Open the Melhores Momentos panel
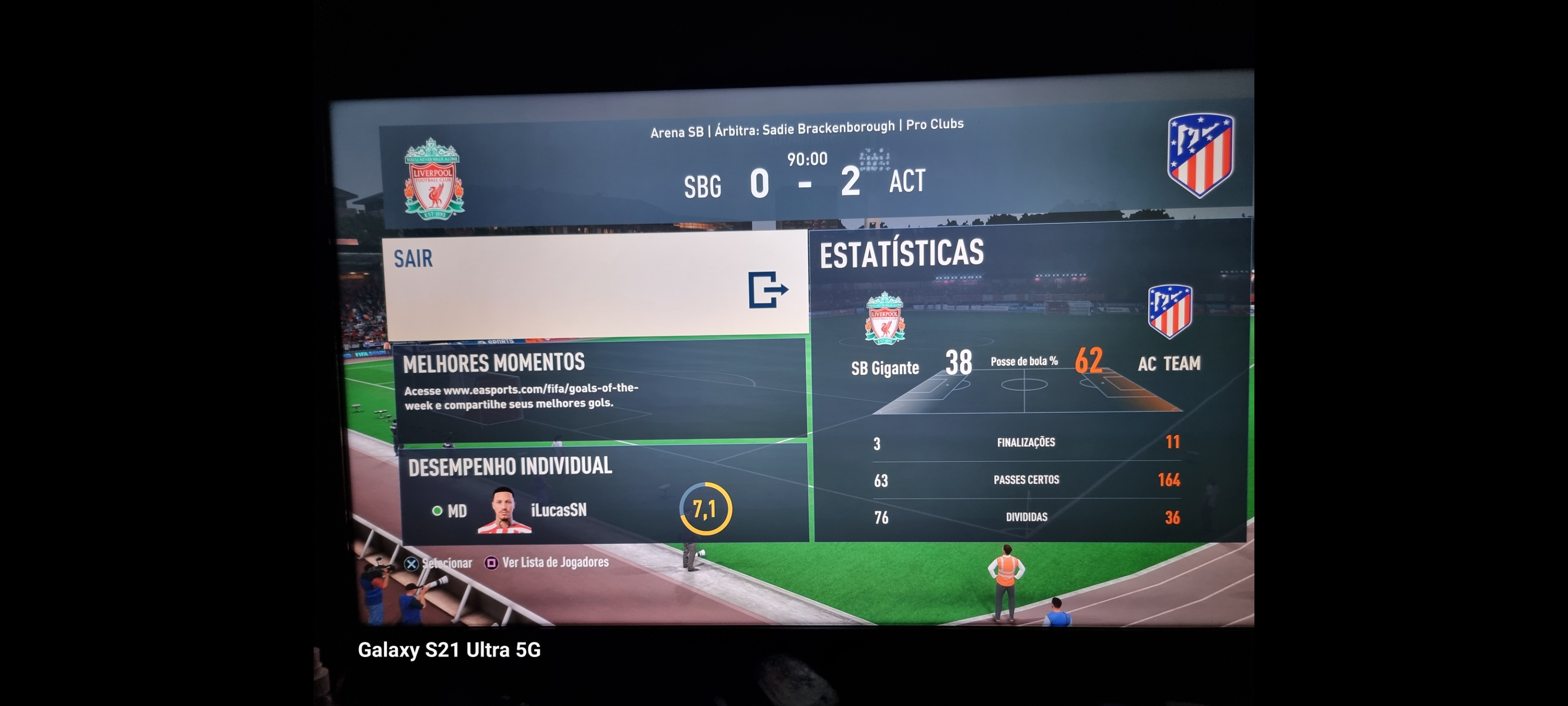Screen dimensions: 1568x706 (600, 389)
